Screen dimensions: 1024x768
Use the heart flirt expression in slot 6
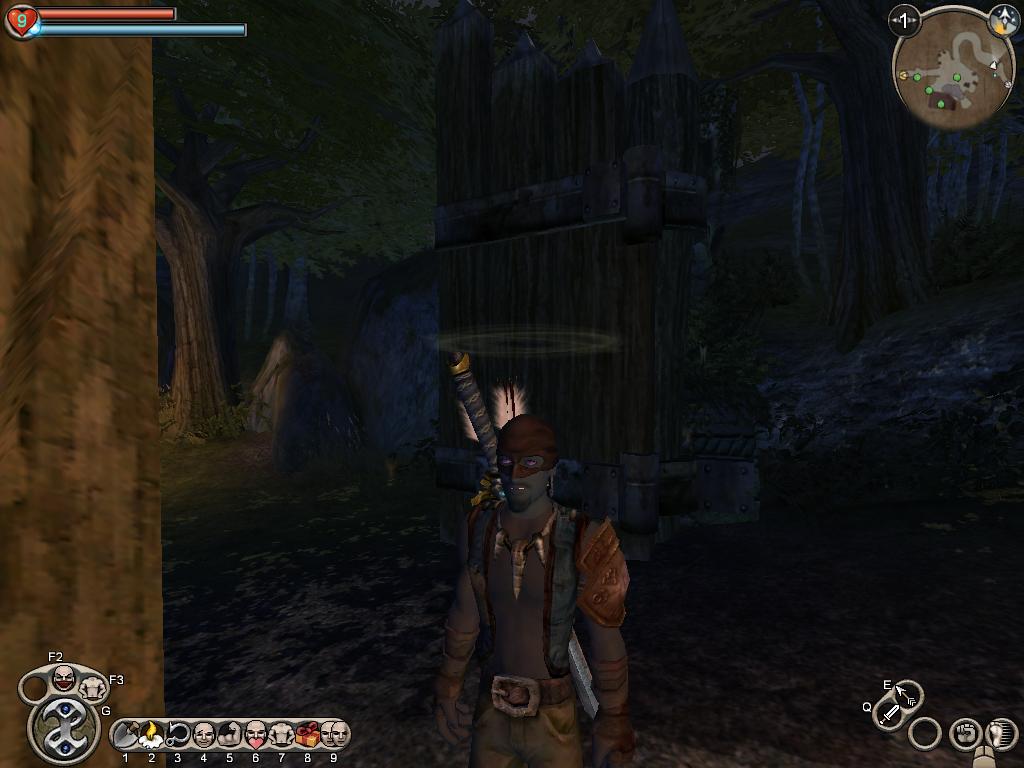[x=255, y=735]
